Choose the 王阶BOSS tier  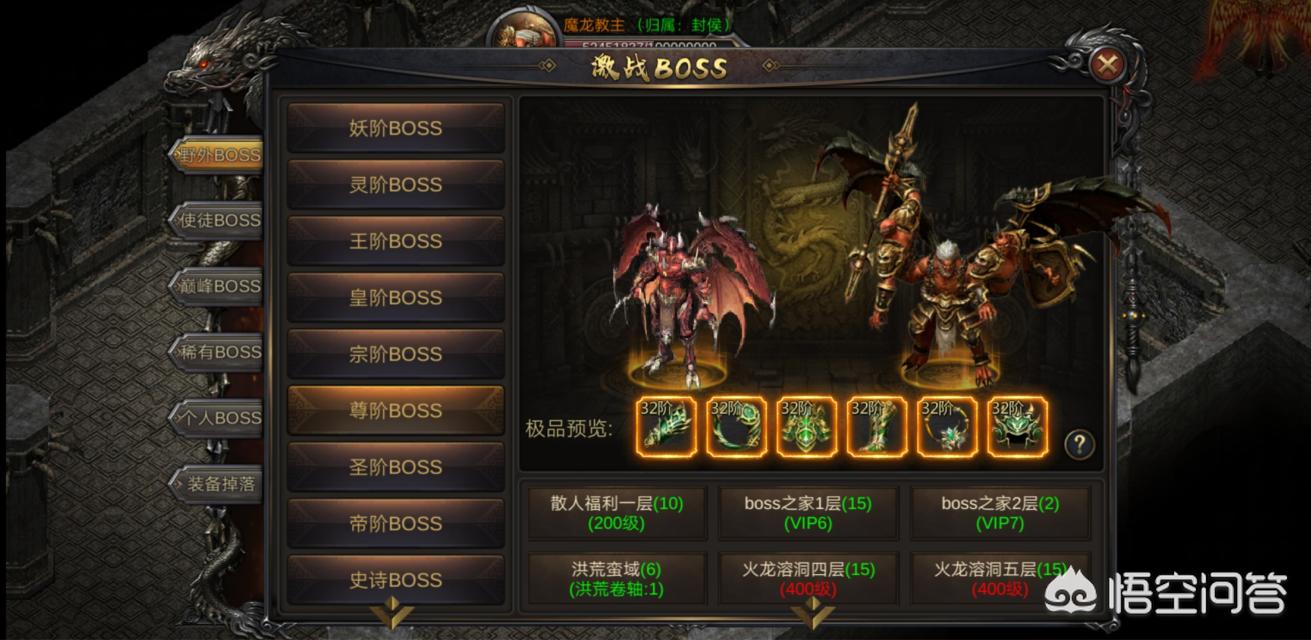[396, 241]
